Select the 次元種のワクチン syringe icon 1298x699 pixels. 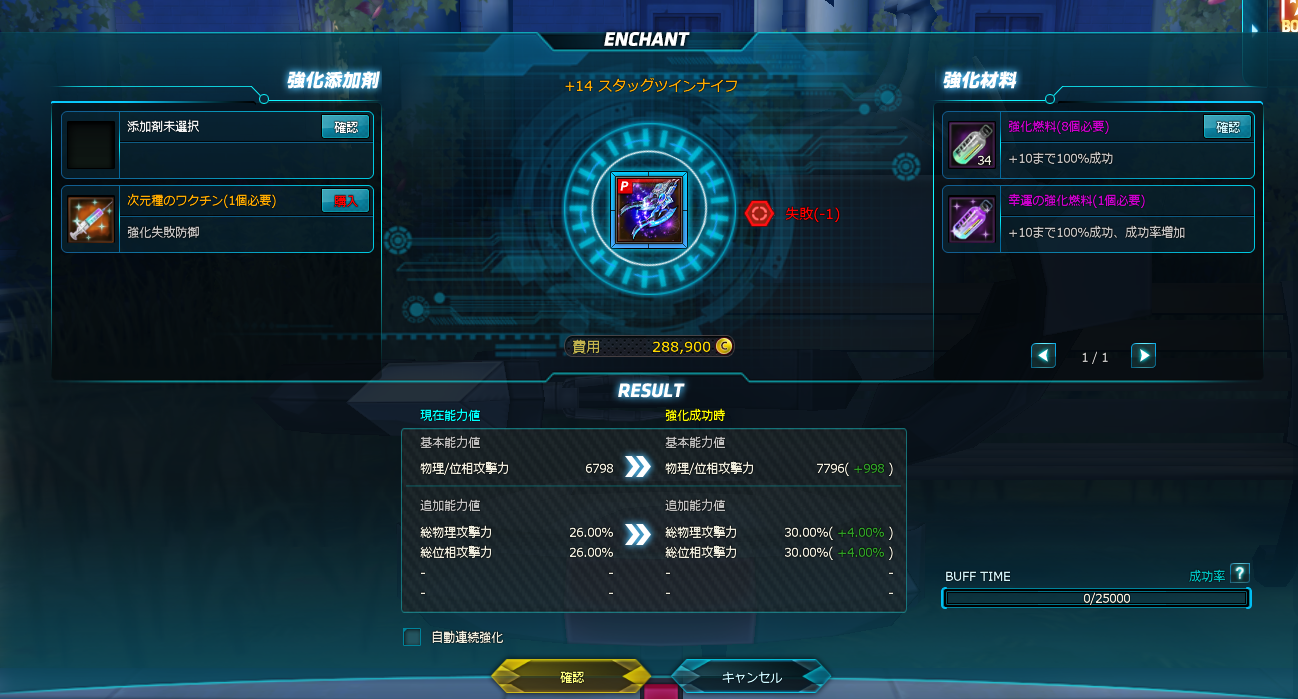tap(91, 219)
